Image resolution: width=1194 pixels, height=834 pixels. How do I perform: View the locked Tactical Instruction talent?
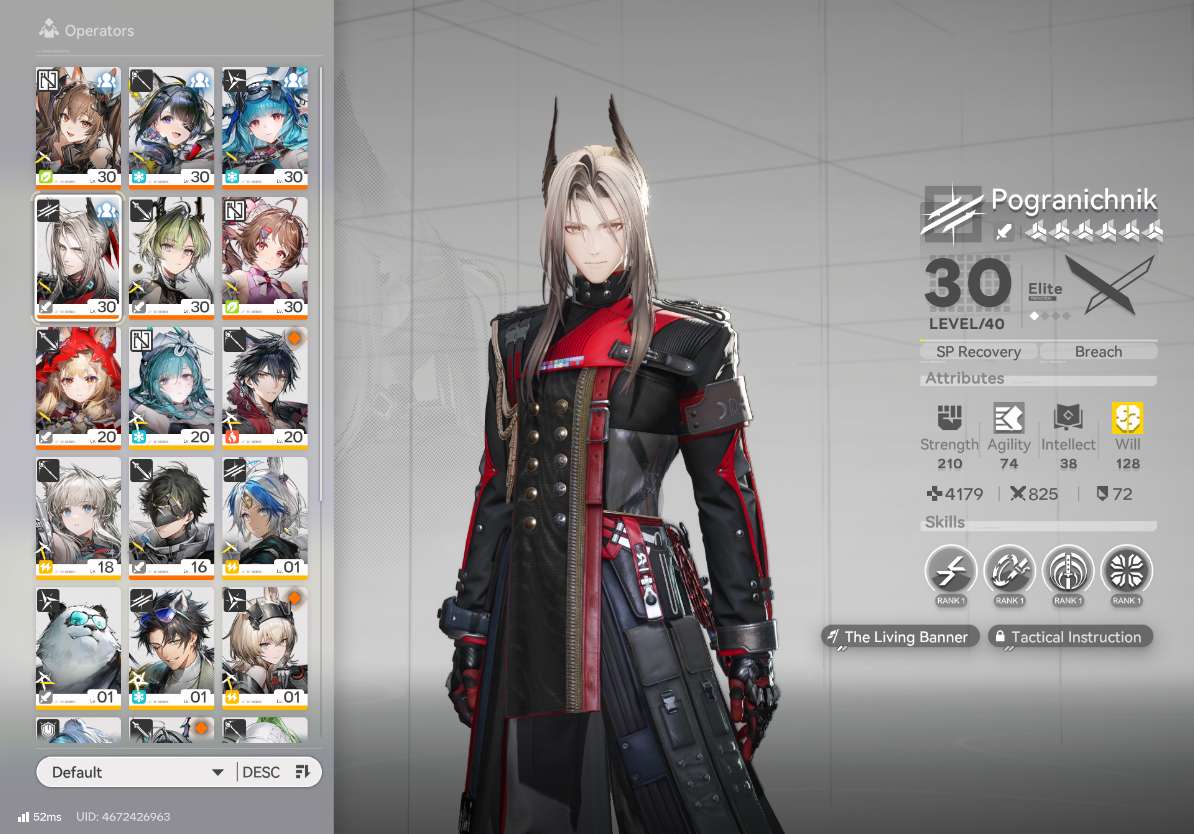1070,637
